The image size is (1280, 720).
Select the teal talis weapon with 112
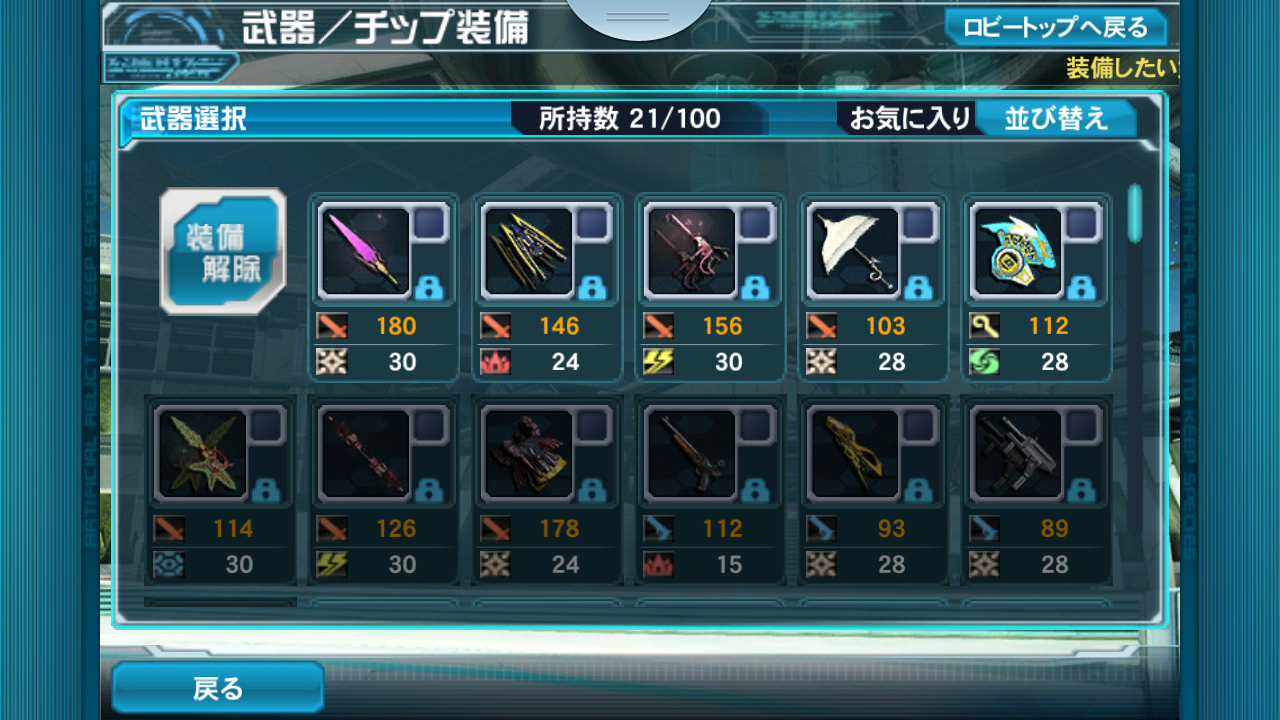pyautogui.click(x=1018, y=253)
